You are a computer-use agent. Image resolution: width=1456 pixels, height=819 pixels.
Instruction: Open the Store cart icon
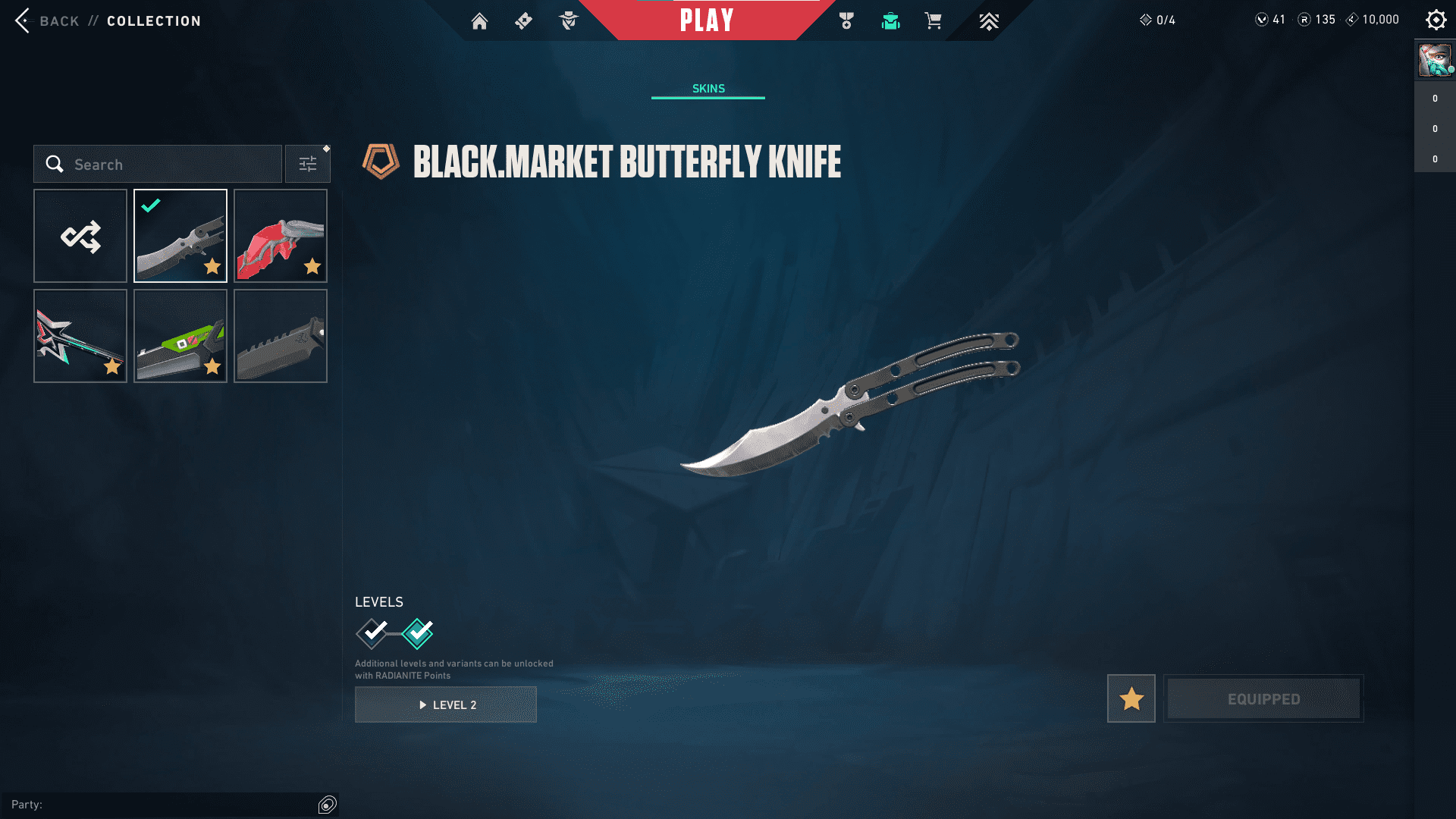click(x=934, y=20)
